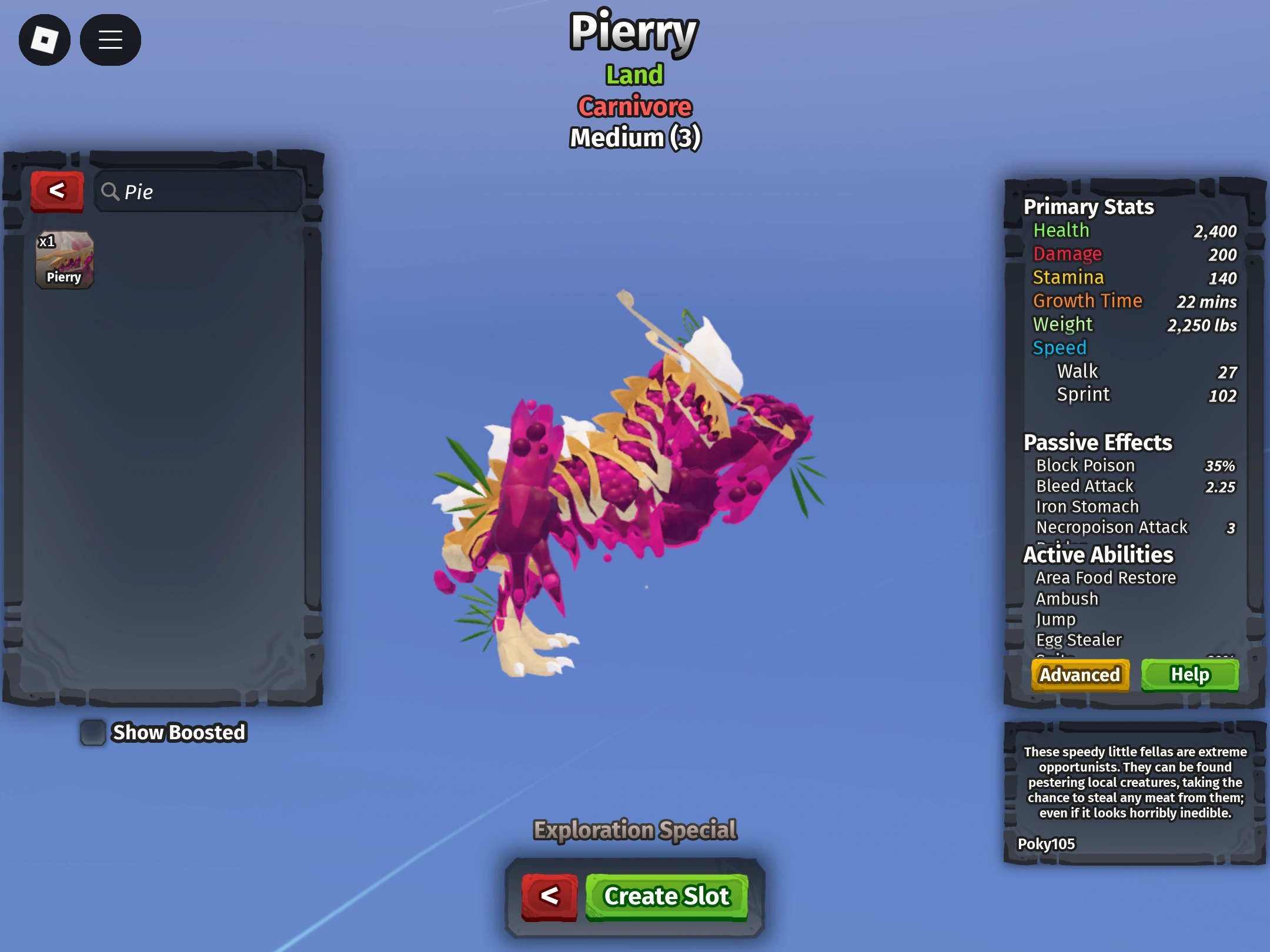The height and width of the screenshot is (952, 1270).
Task: Click the Exploration Special label
Action: tap(634, 830)
